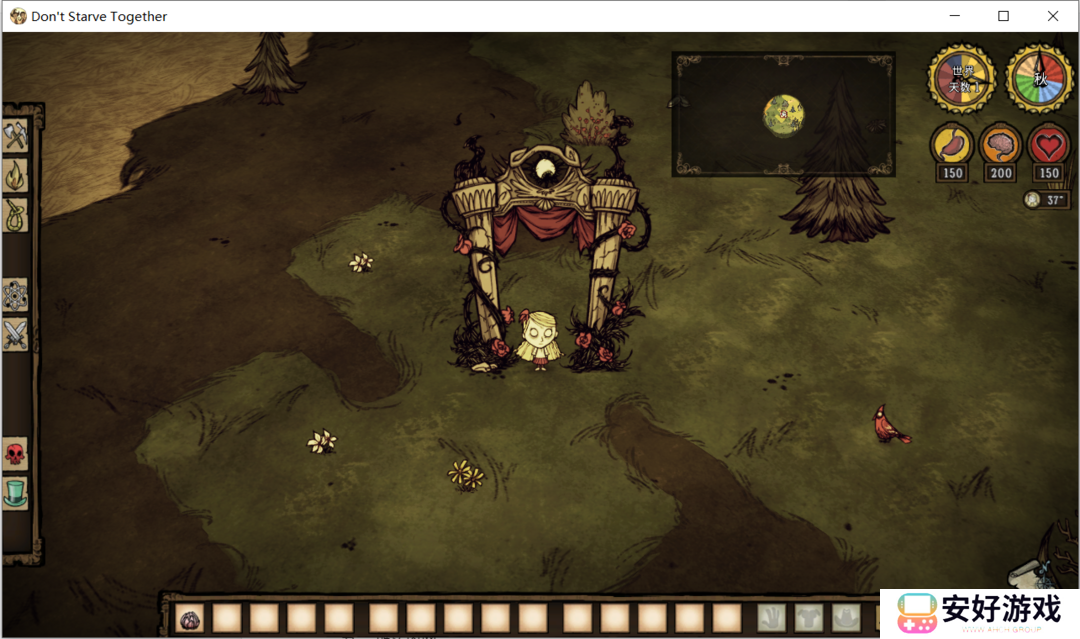Select the rope trap Survival tab
The image size is (1080, 639).
[x=15, y=215]
